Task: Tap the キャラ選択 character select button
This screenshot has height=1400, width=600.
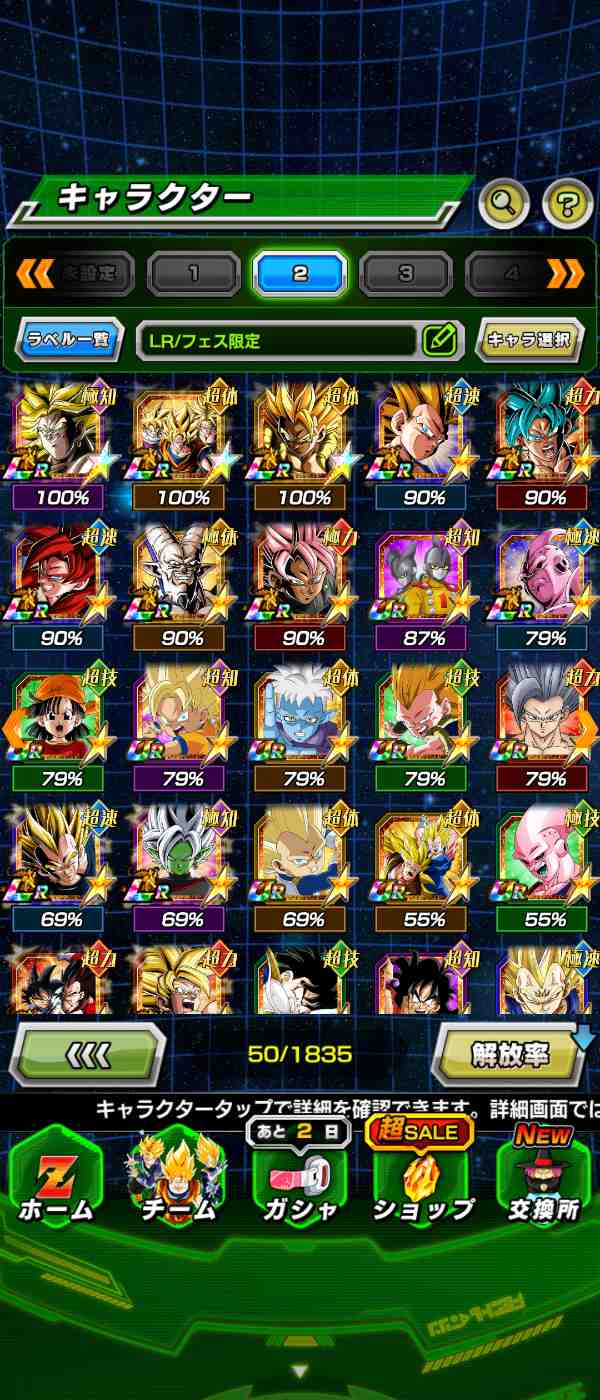Action: pos(529,340)
